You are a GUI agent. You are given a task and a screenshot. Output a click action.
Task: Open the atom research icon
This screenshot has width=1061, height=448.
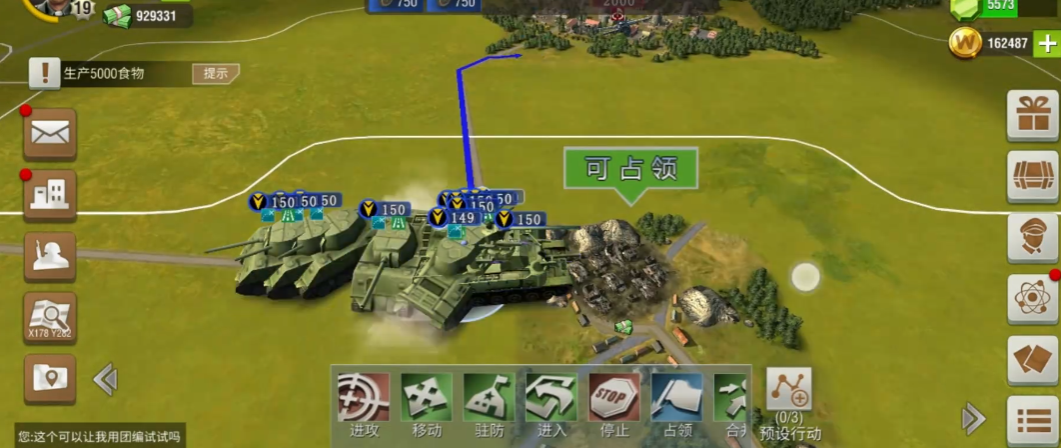tap(1033, 299)
